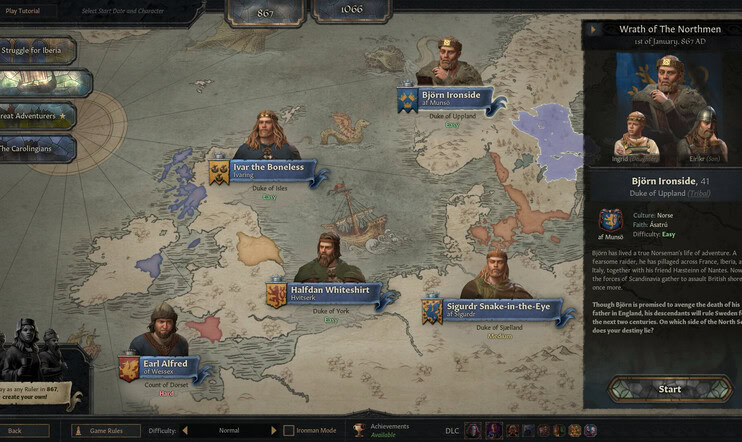Start the game as Björn Ironside
The width and height of the screenshot is (742, 442).
[x=669, y=389]
